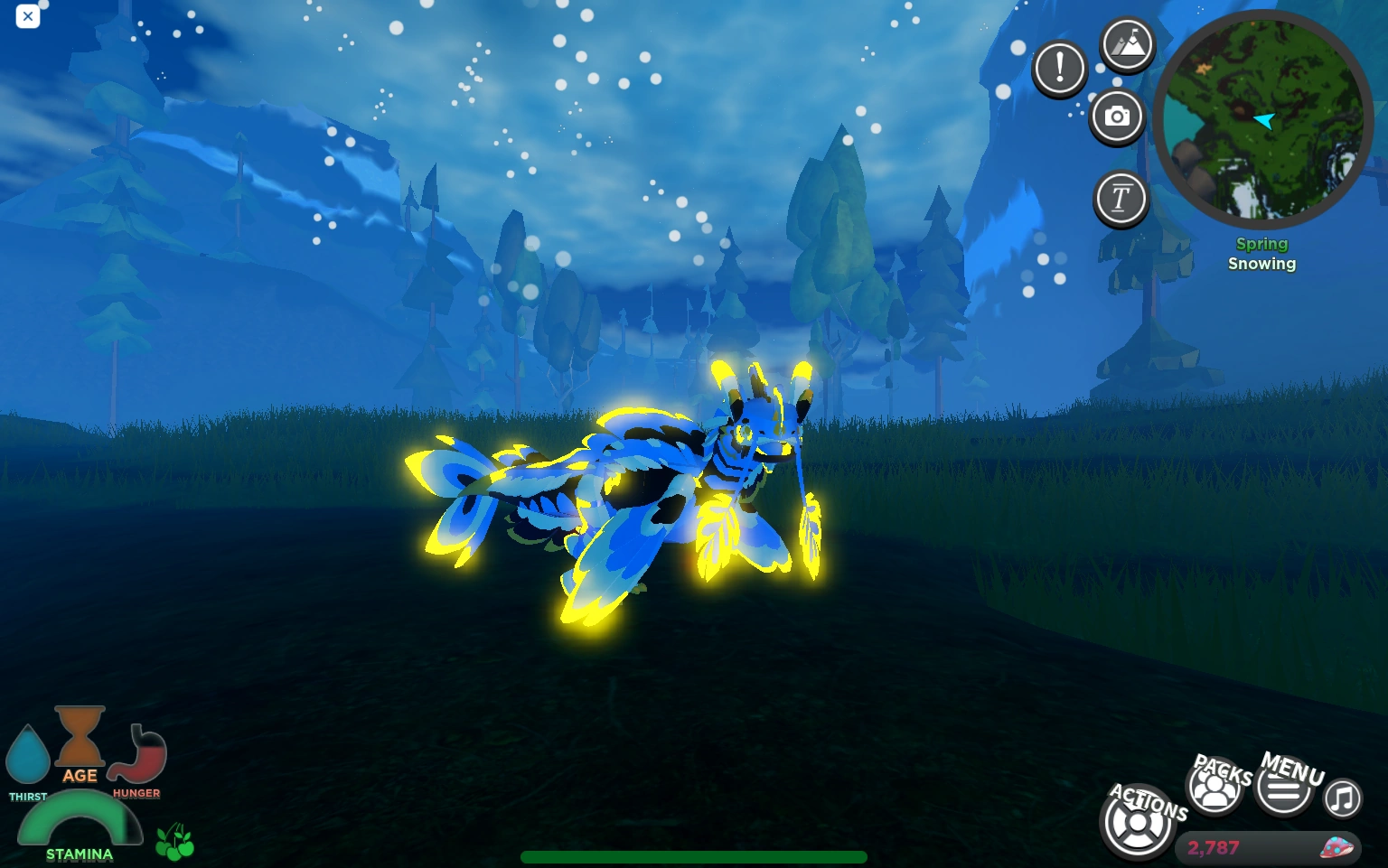The height and width of the screenshot is (868, 1388).
Task: Open the Actions wheel
Action: 1138,822
